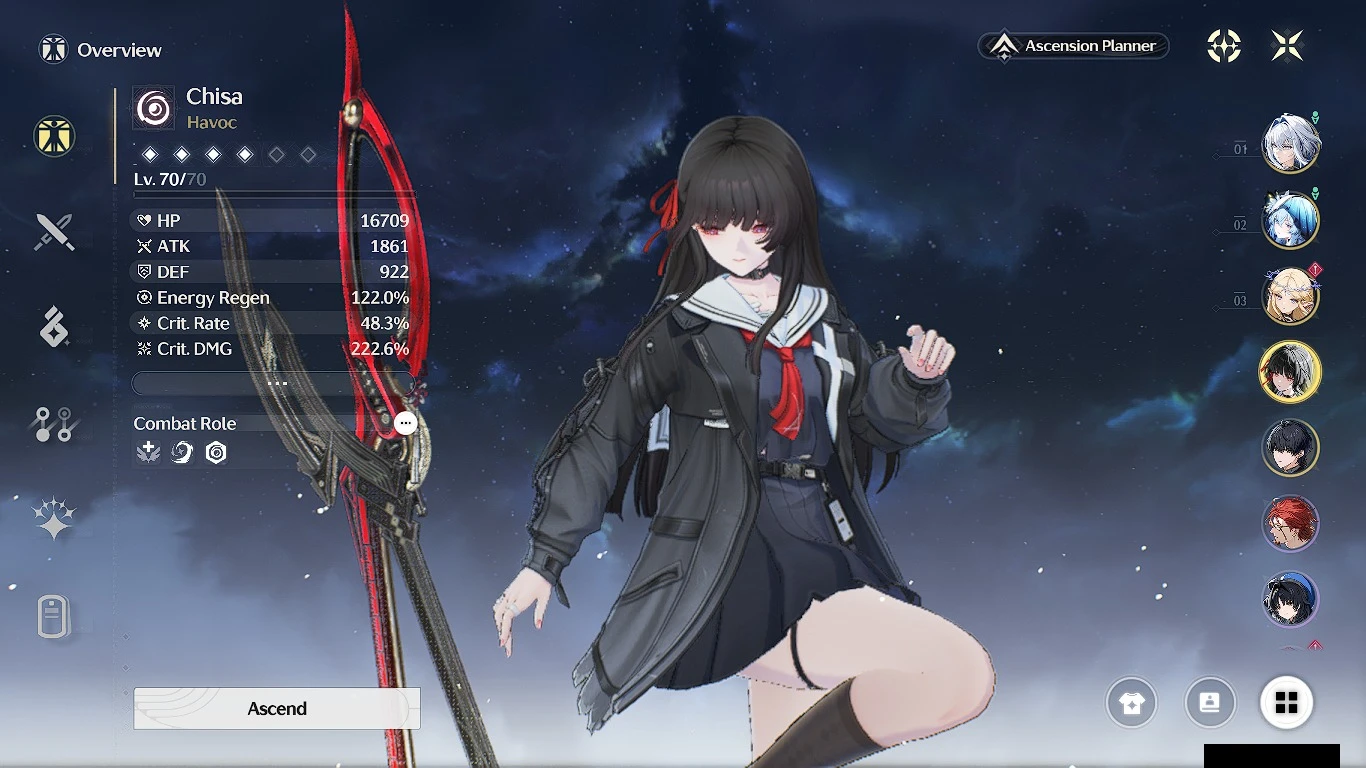Open the Ascension Planner

1074,46
